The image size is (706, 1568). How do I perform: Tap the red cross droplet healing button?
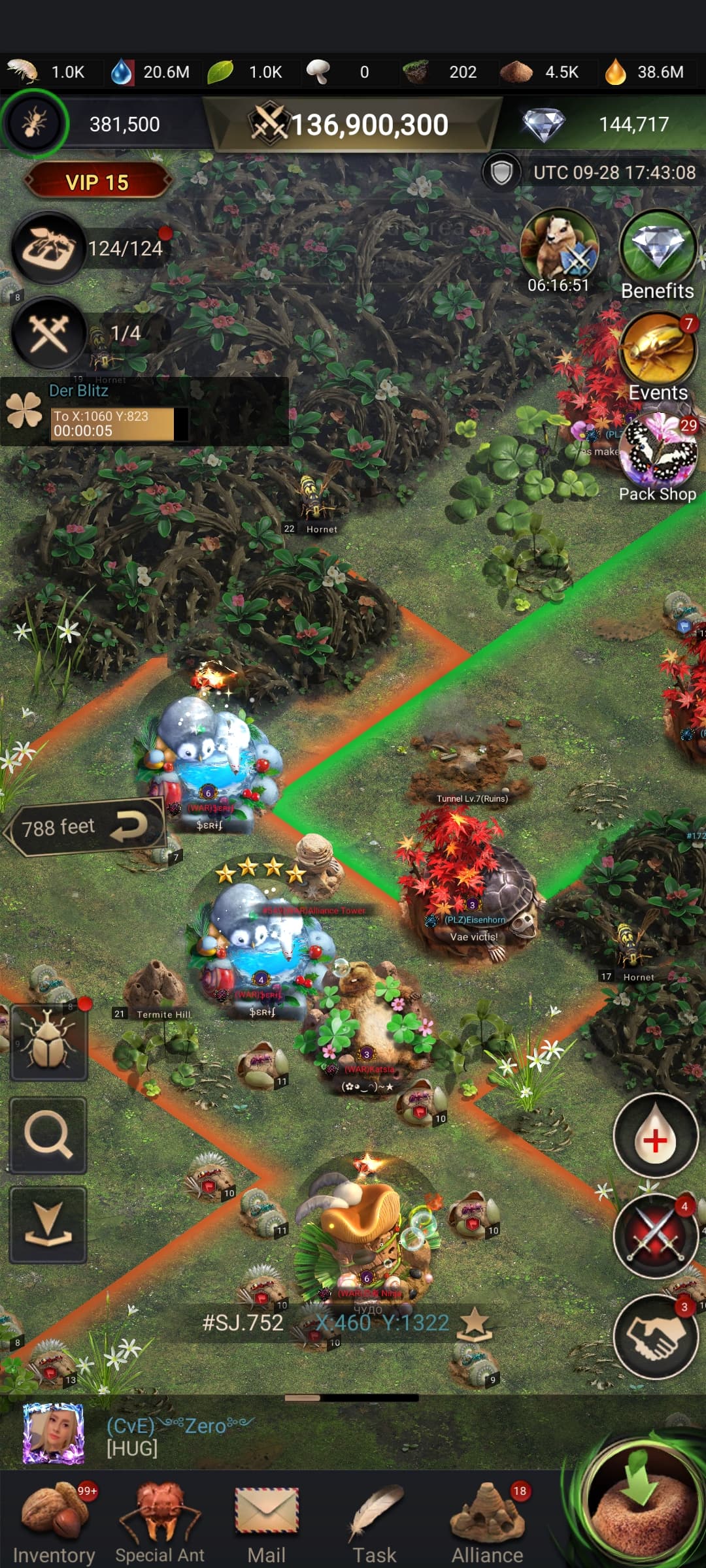pos(656,1137)
